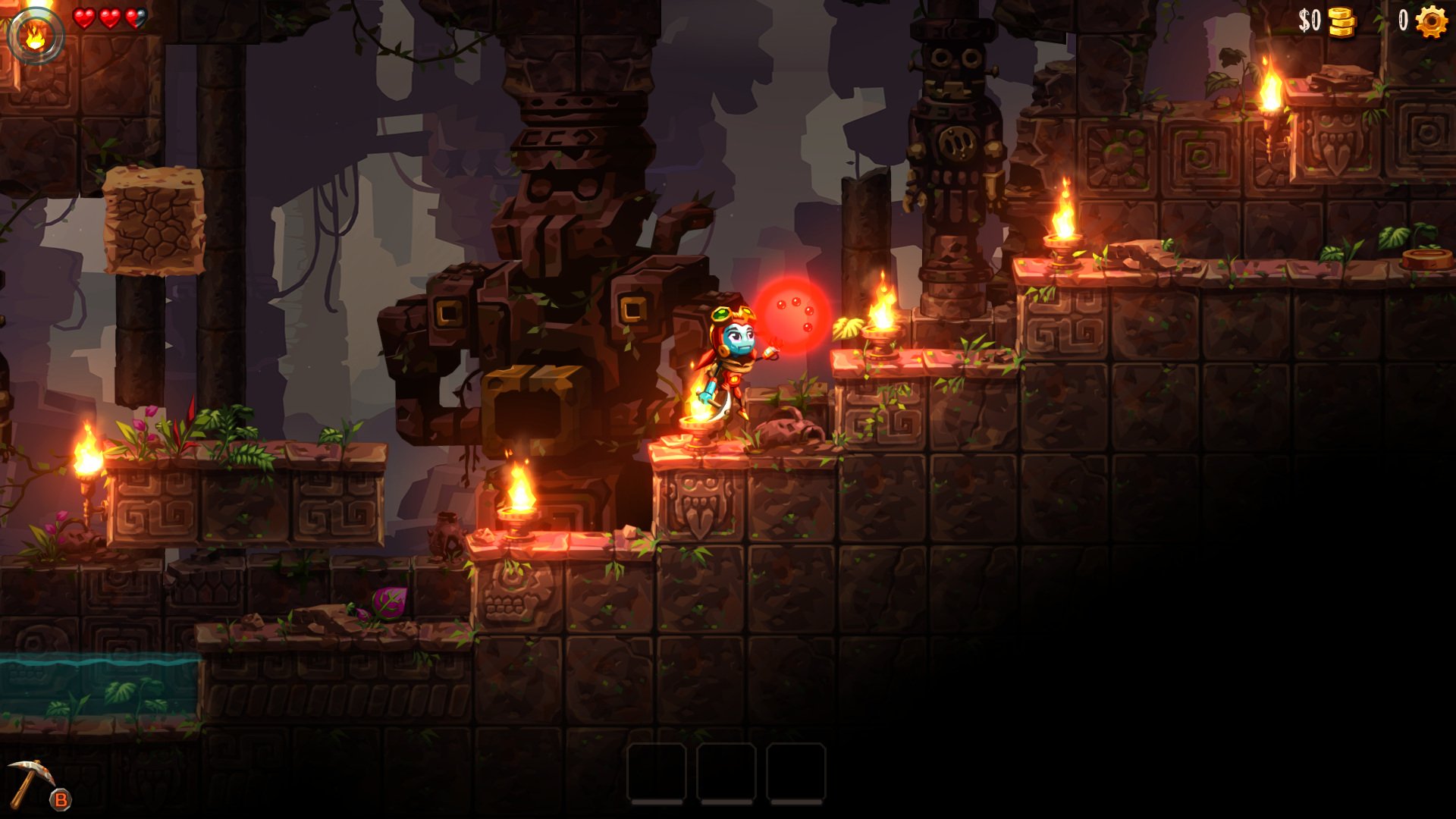Click the $0 money display
Image resolution: width=1456 pixels, height=819 pixels.
point(1309,20)
